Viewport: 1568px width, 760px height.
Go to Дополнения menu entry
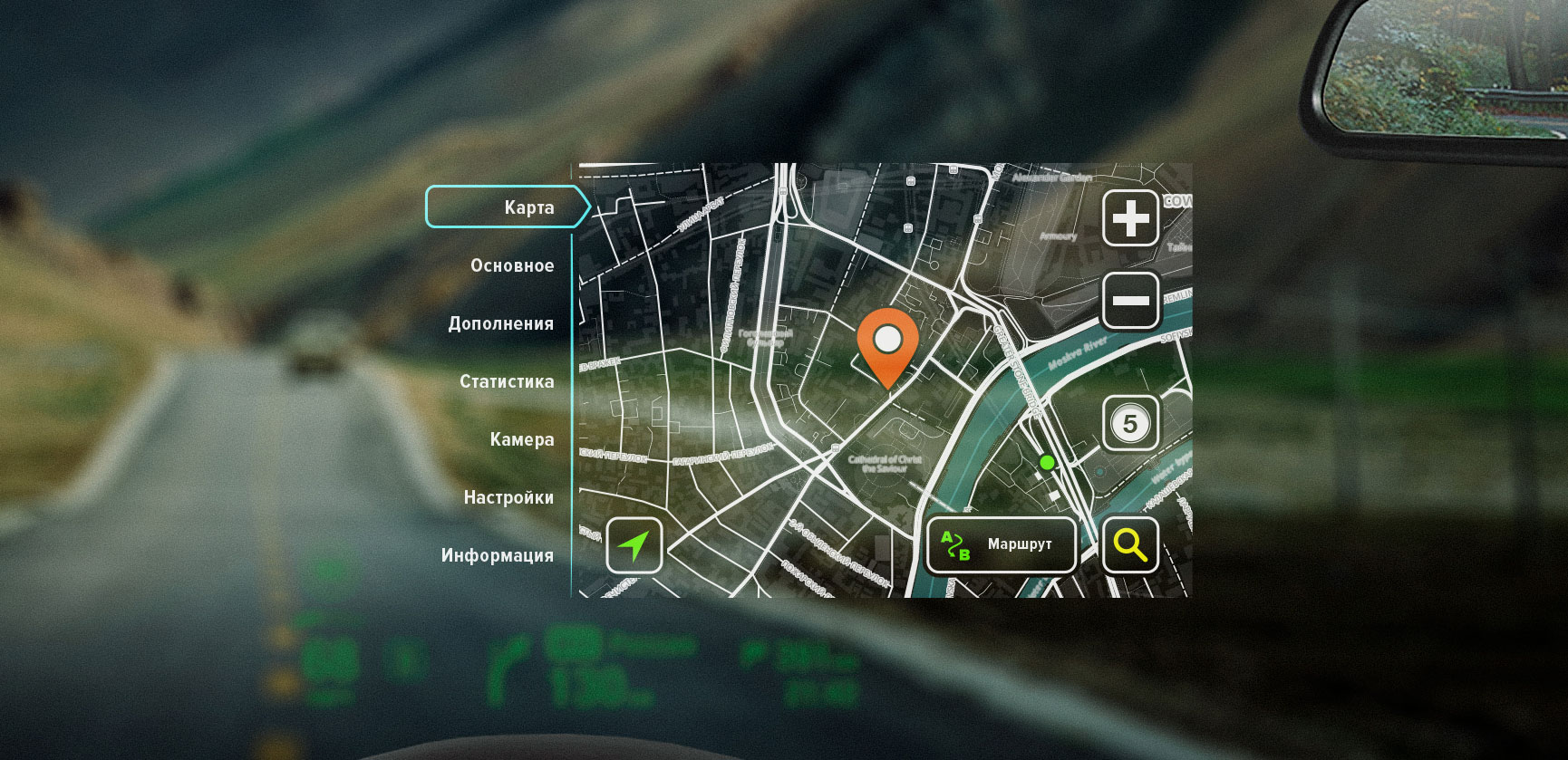click(500, 323)
